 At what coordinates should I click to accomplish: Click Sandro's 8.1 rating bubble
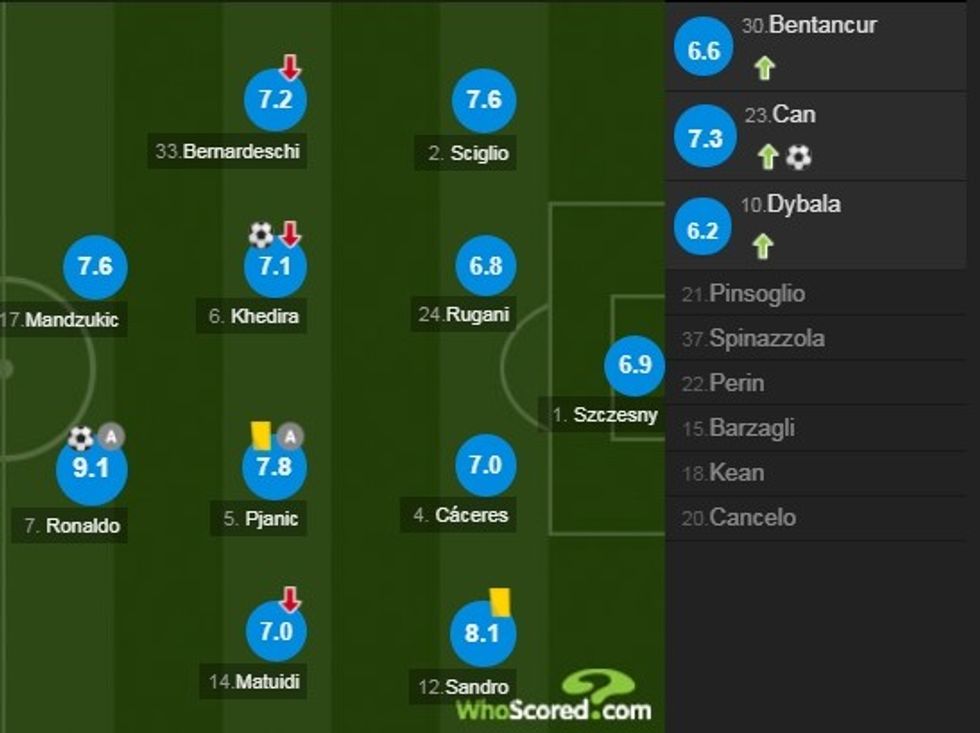coord(482,632)
